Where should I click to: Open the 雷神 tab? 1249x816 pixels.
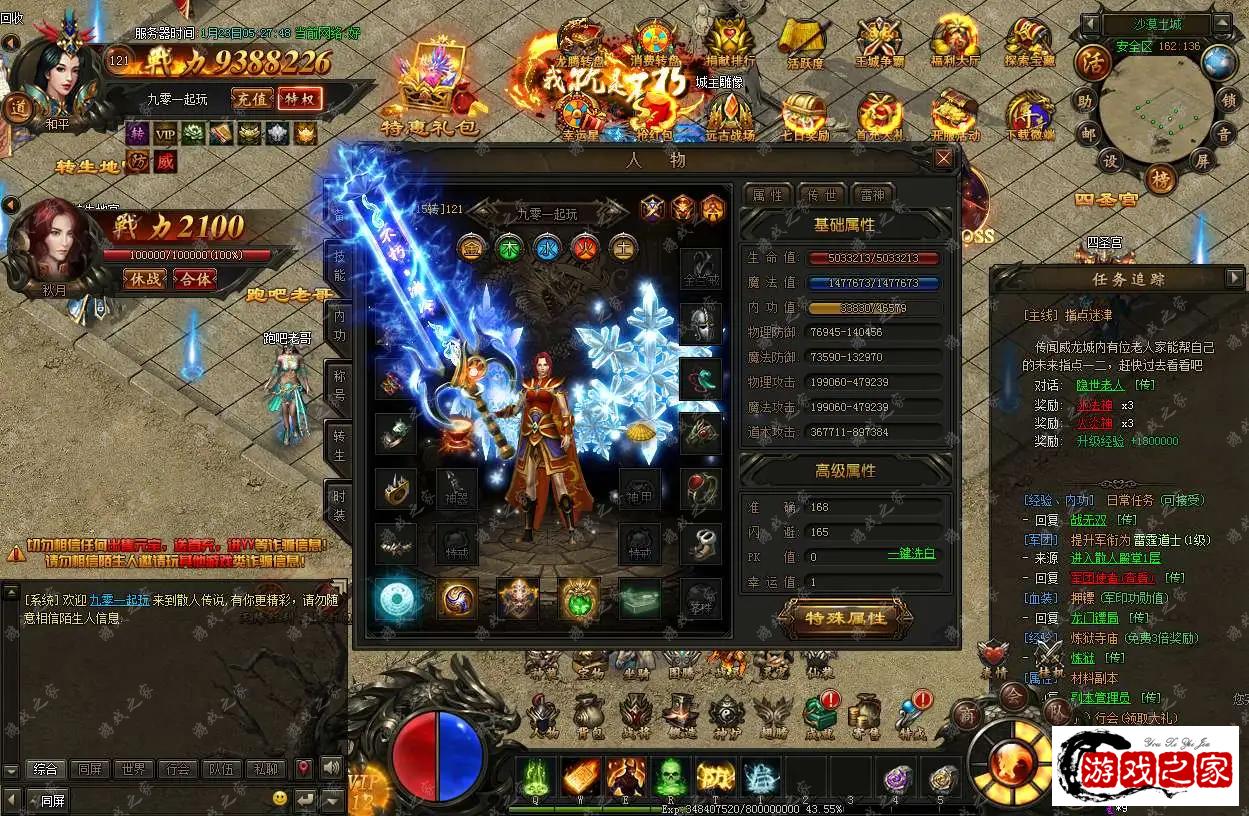(872, 194)
